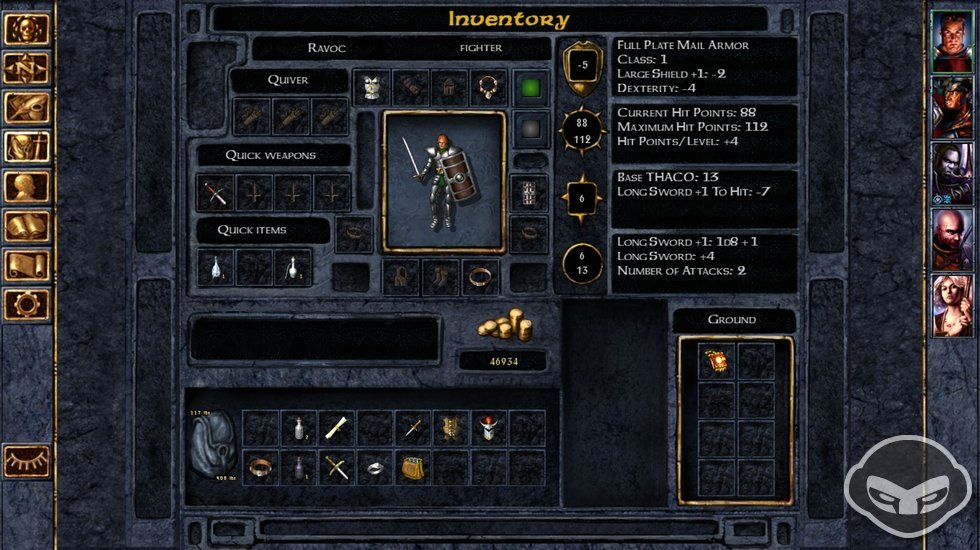Select the equipped amulet slot
980x550 pixels.
point(490,87)
